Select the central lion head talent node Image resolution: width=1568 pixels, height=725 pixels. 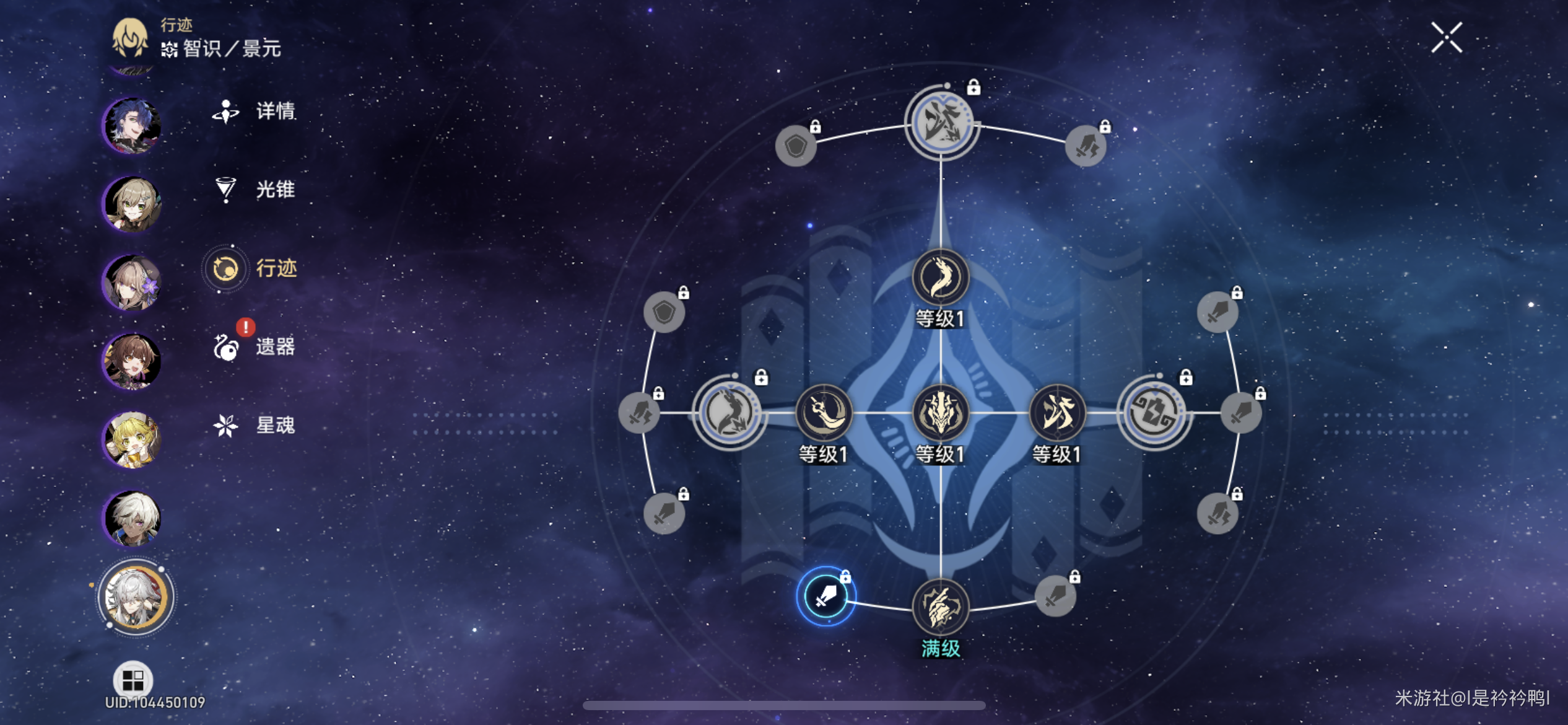(940, 413)
